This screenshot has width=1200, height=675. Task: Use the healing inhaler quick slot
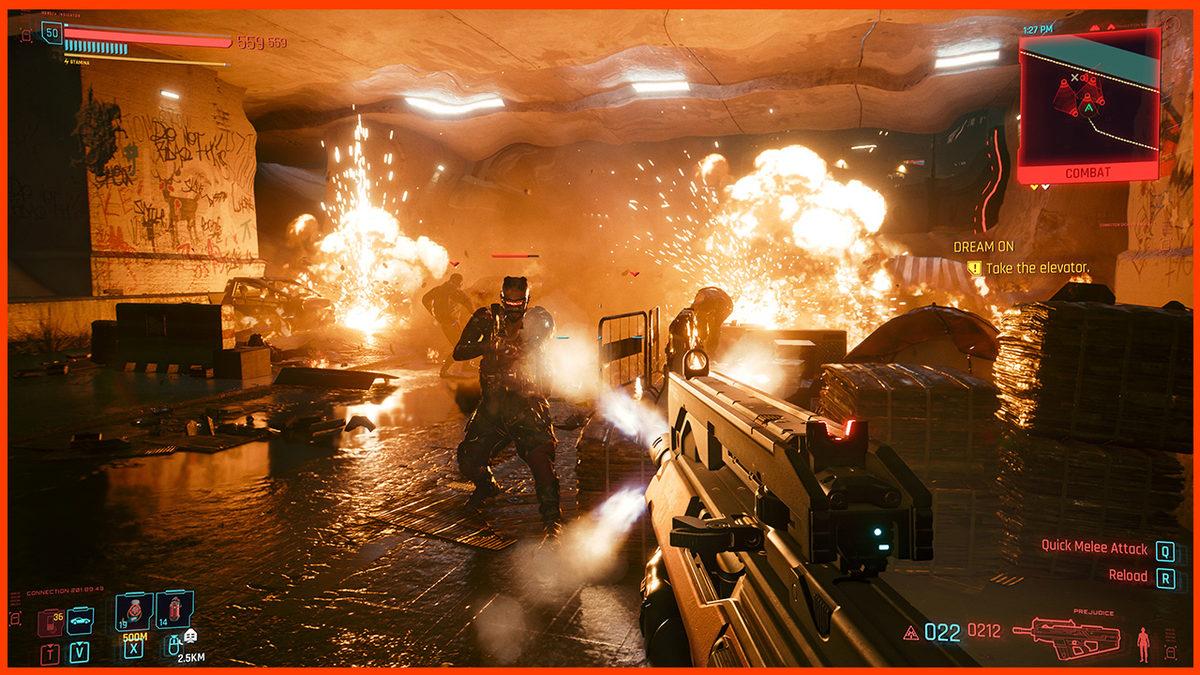132,610
